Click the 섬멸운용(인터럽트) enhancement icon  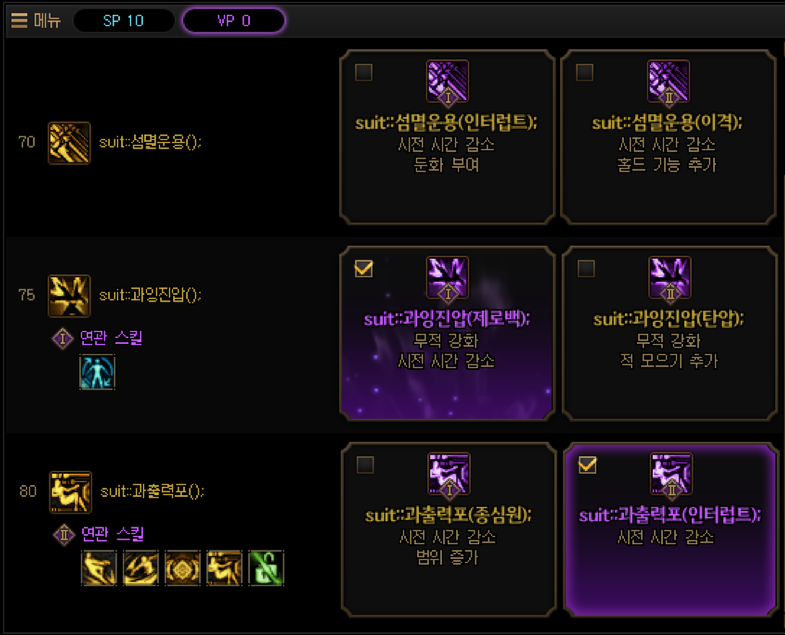[447, 81]
